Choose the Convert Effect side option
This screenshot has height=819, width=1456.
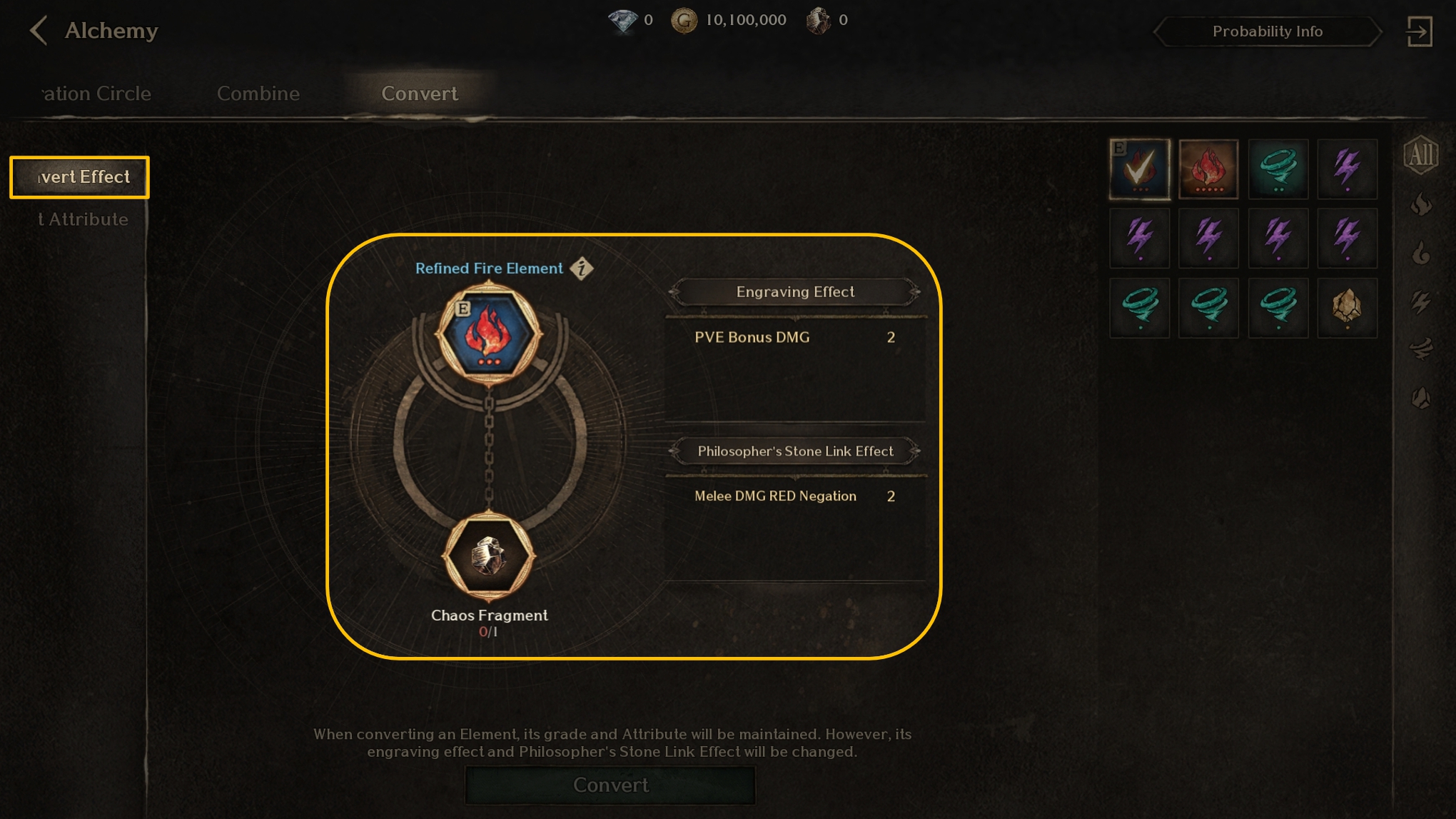click(x=80, y=177)
